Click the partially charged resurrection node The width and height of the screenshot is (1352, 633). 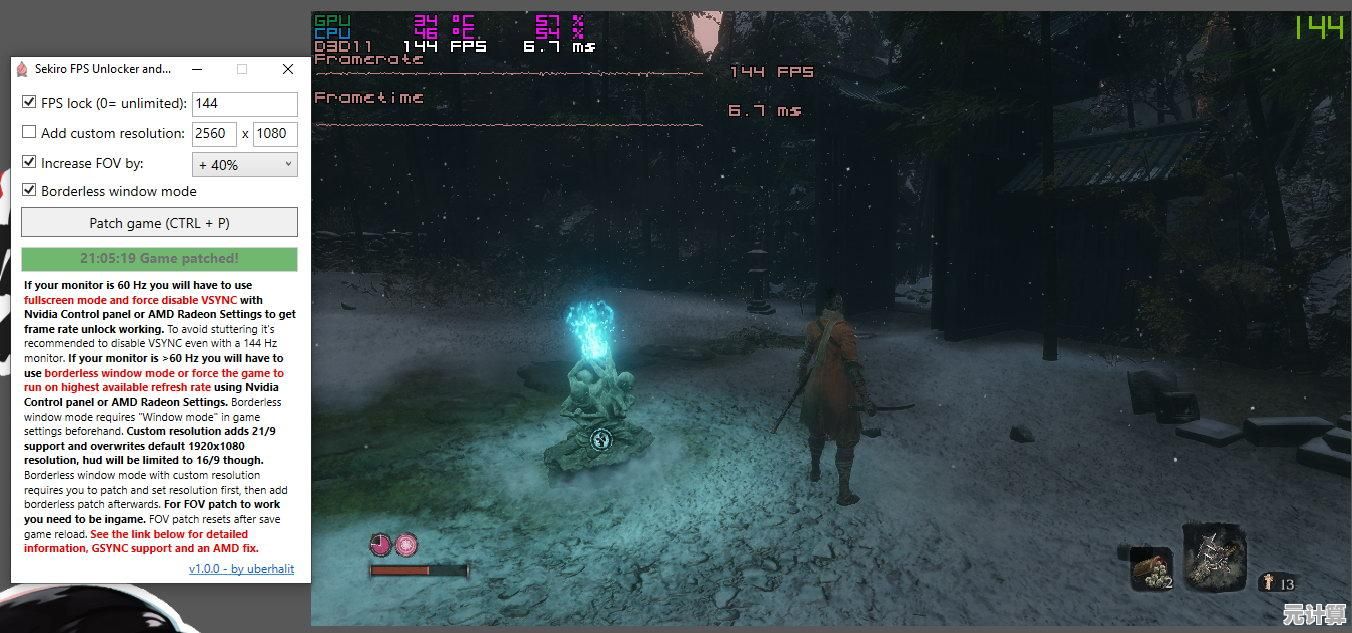coord(381,545)
